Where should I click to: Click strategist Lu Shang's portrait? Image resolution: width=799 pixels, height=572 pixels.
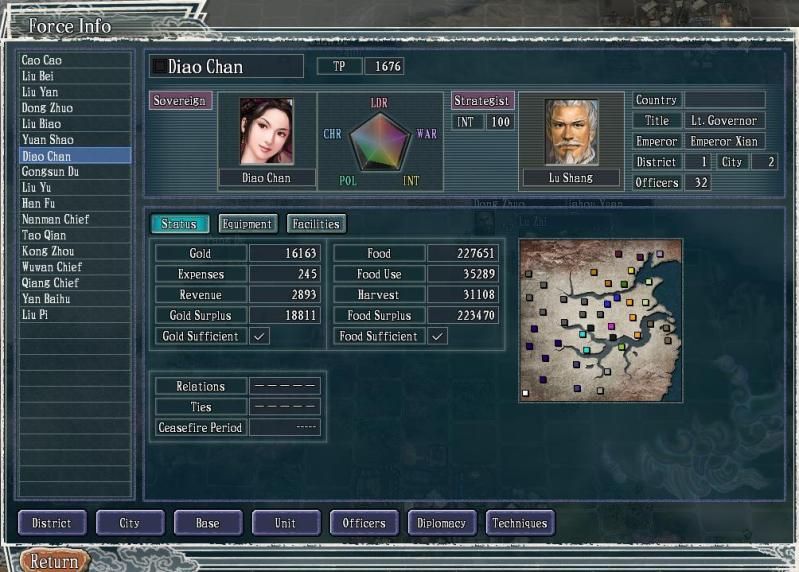coord(571,131)
